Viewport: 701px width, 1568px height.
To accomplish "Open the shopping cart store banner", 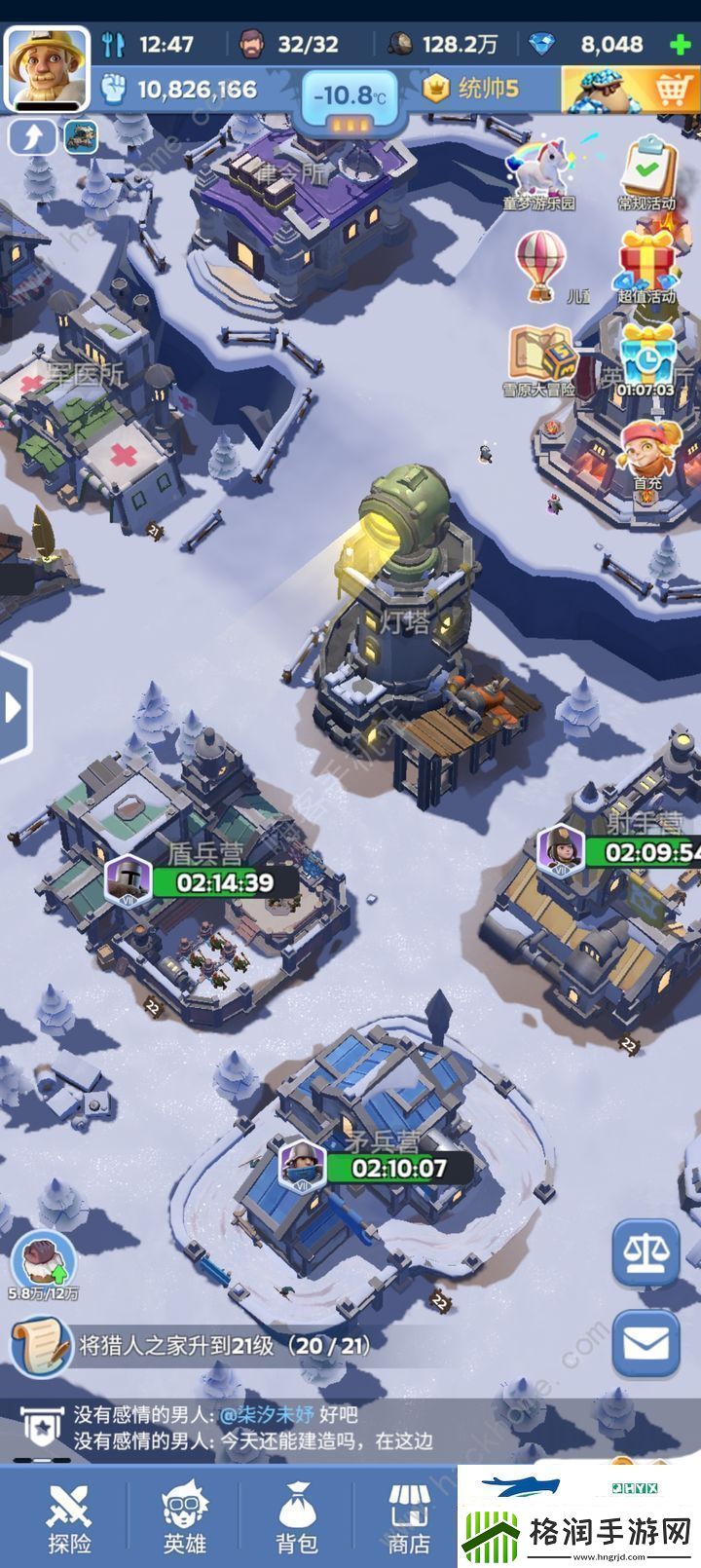I will [x=631, y=91].
